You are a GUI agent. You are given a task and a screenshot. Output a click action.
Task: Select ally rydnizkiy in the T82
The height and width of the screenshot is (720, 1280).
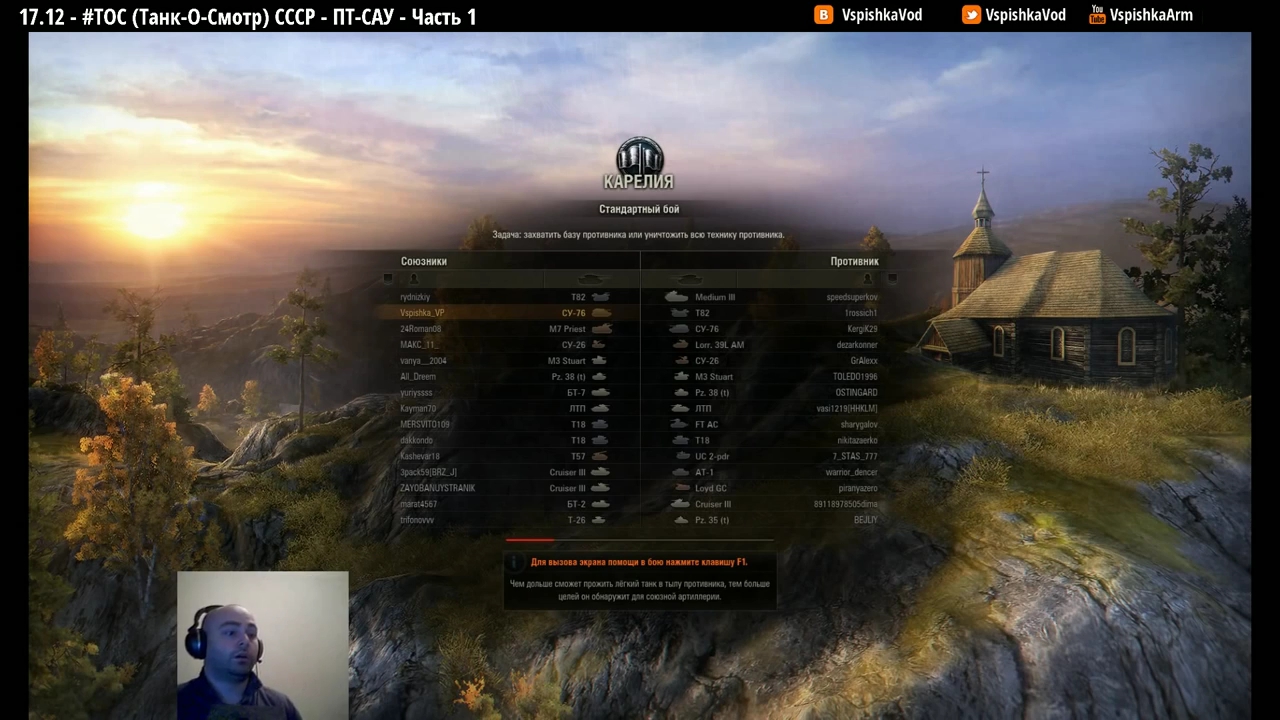point(505,297)
